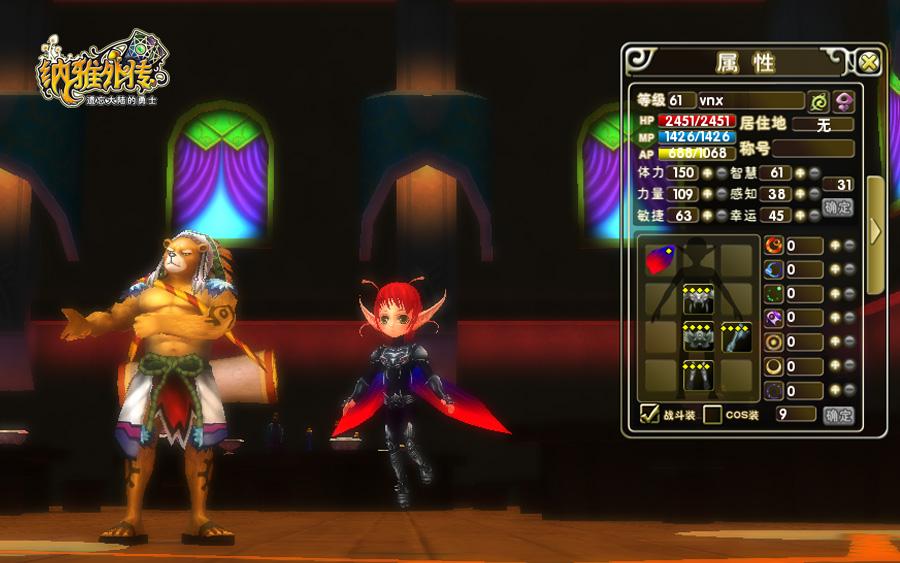Select the equipped weapon slot
Viewport: 900px width, 563px height.
(736, 338)
